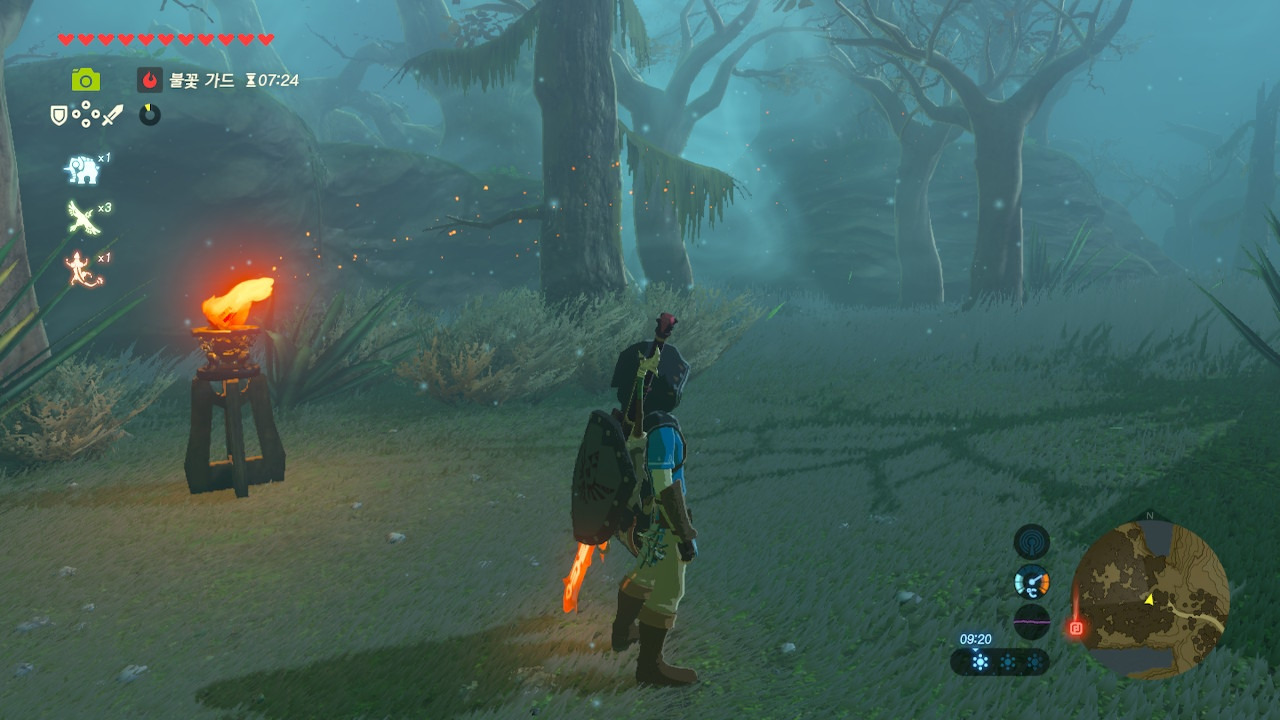Viewport: 1280px width, 720px height.
Task: Click the circular cooldown ring gauge
Action: tap(150, 115)
